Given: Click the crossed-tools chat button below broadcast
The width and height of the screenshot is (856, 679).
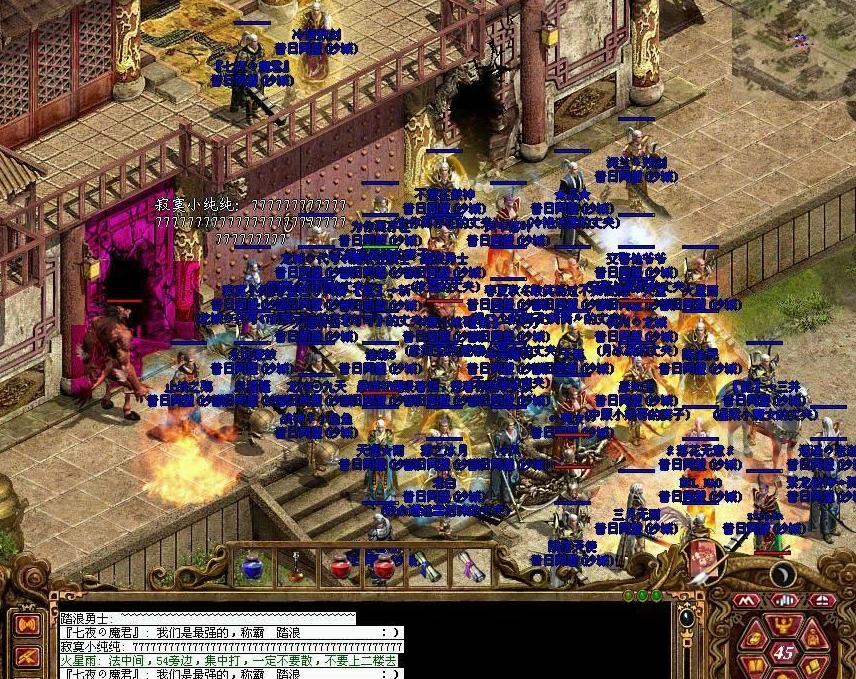Looking at the screenshot, I should (x=27, y=655).
